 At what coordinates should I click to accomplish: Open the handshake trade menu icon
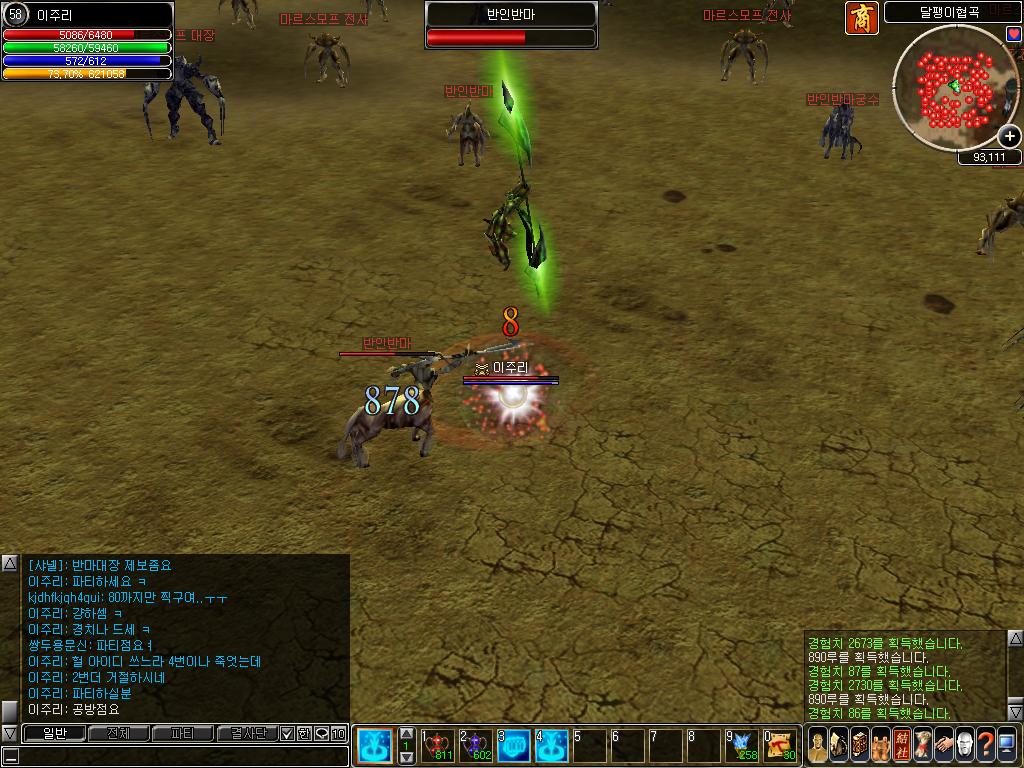[943, 745]
